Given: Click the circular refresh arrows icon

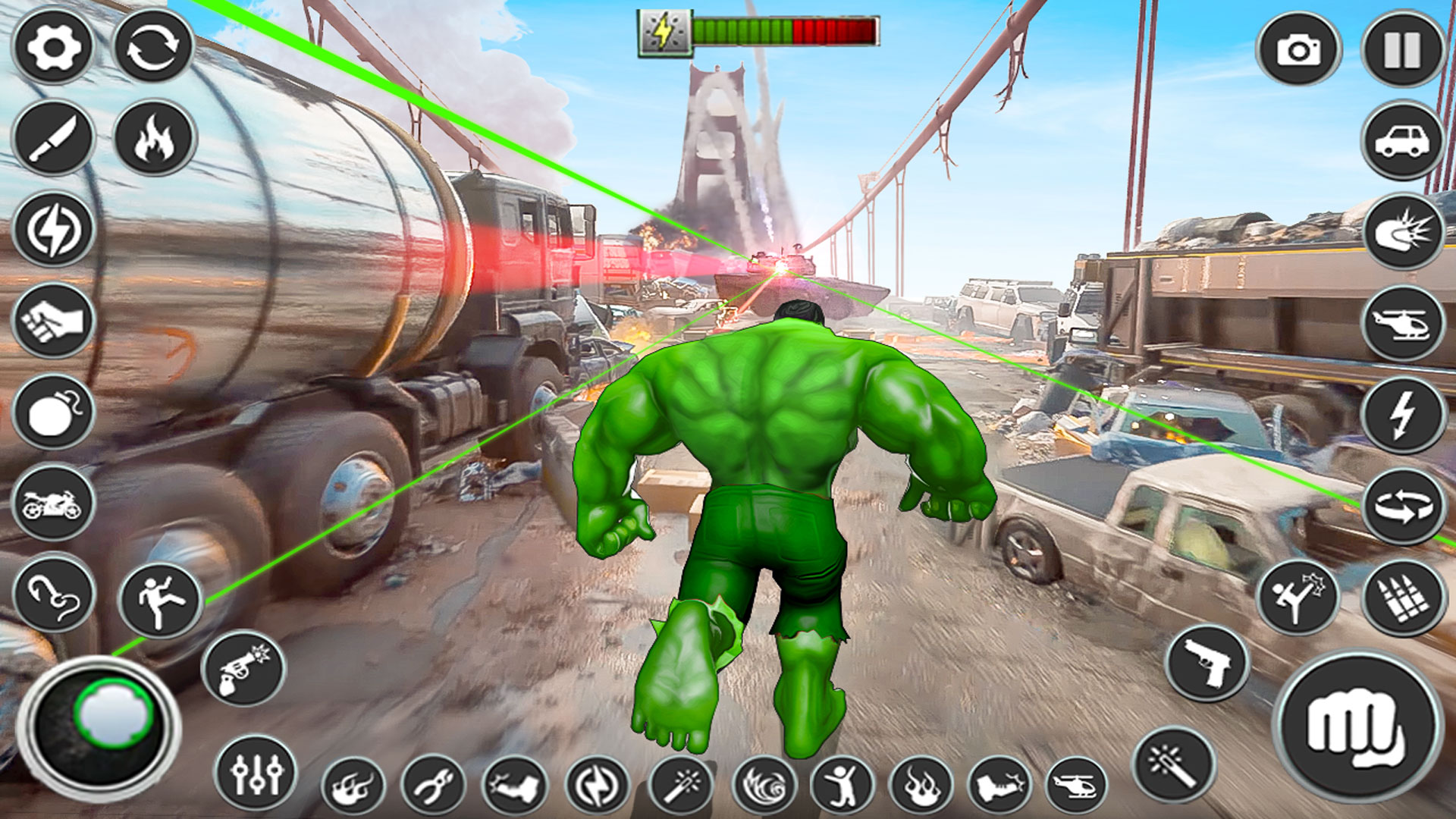Looking at the screenshot, I should (x=153, y=47).
